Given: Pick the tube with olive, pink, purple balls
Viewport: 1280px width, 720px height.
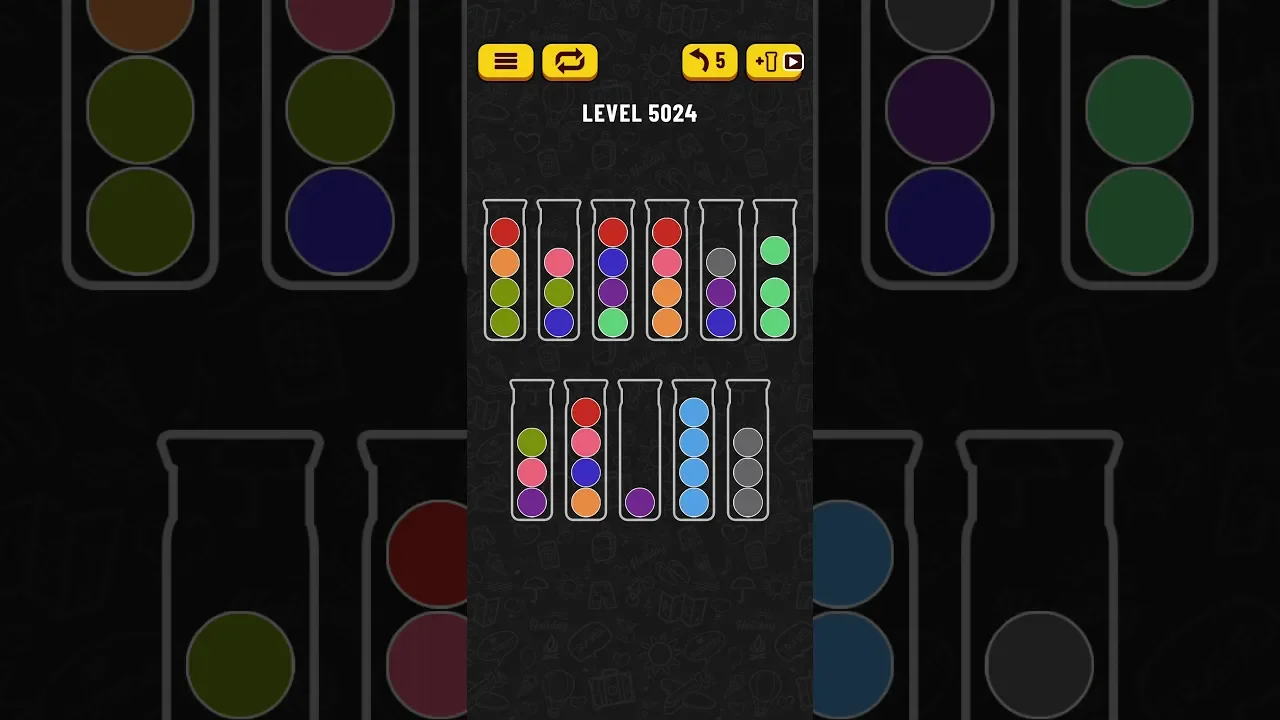Looking at the screenshot, I should (x=532, y=452).
